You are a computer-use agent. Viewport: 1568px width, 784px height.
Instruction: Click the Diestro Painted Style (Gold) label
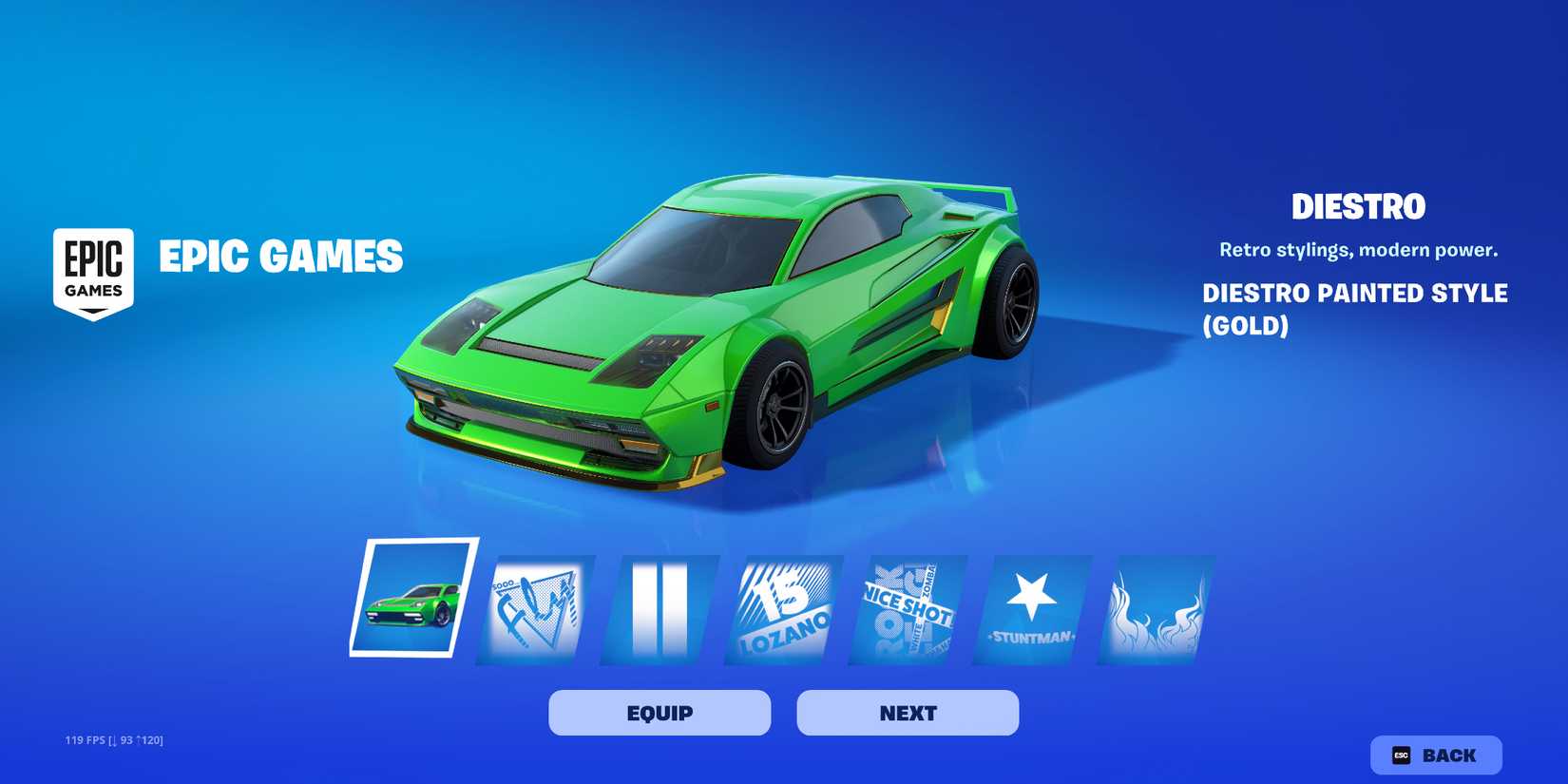tap(1356, 309)
